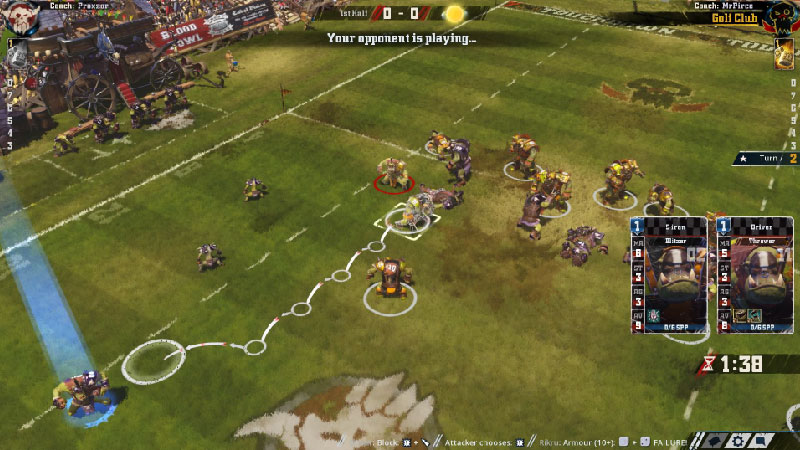Screen dimensions: 800x450
Task: Open the left team's reroll card
Action: pyautogui.click(x=19, y=55)
